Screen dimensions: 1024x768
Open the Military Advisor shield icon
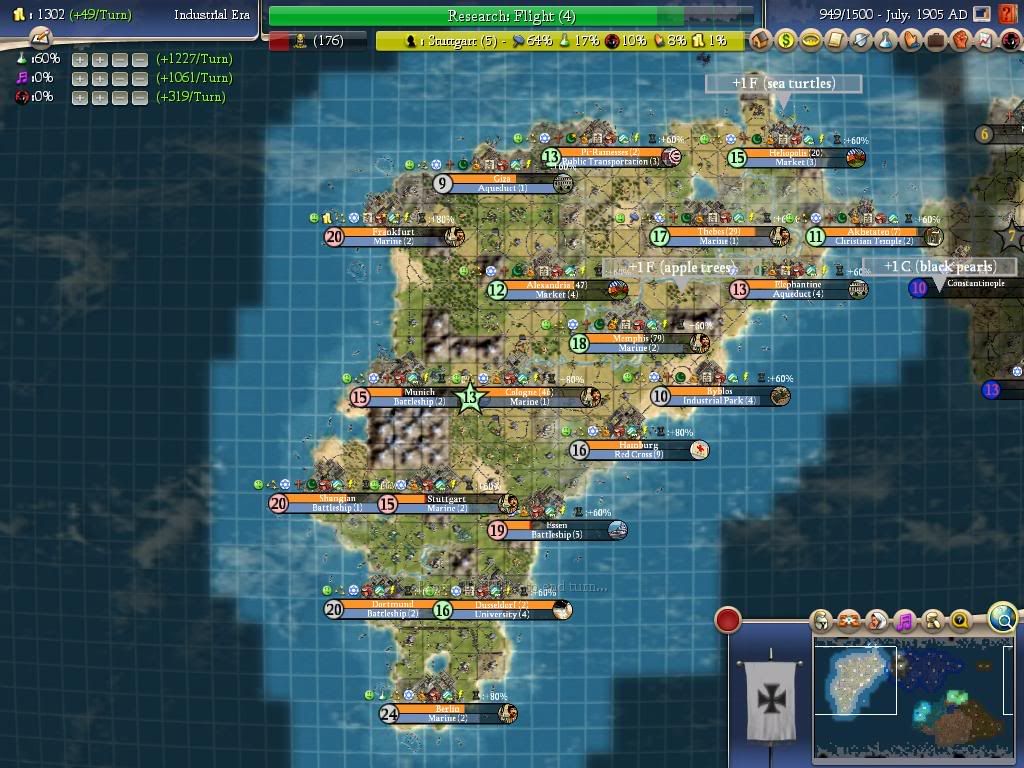(x=861, y=41)
